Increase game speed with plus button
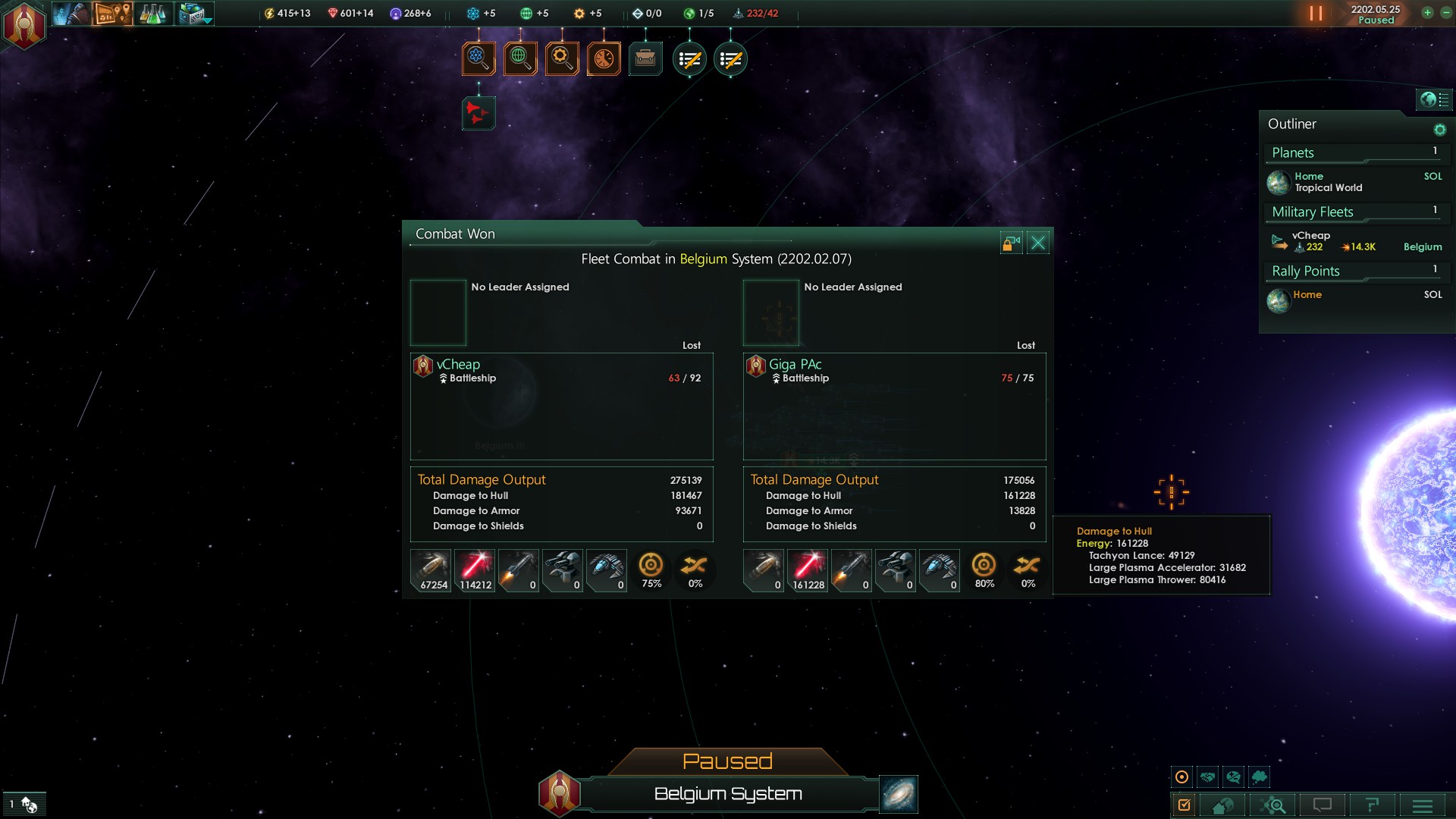Screen dimensions: 1456x819 click(1427, 13)
